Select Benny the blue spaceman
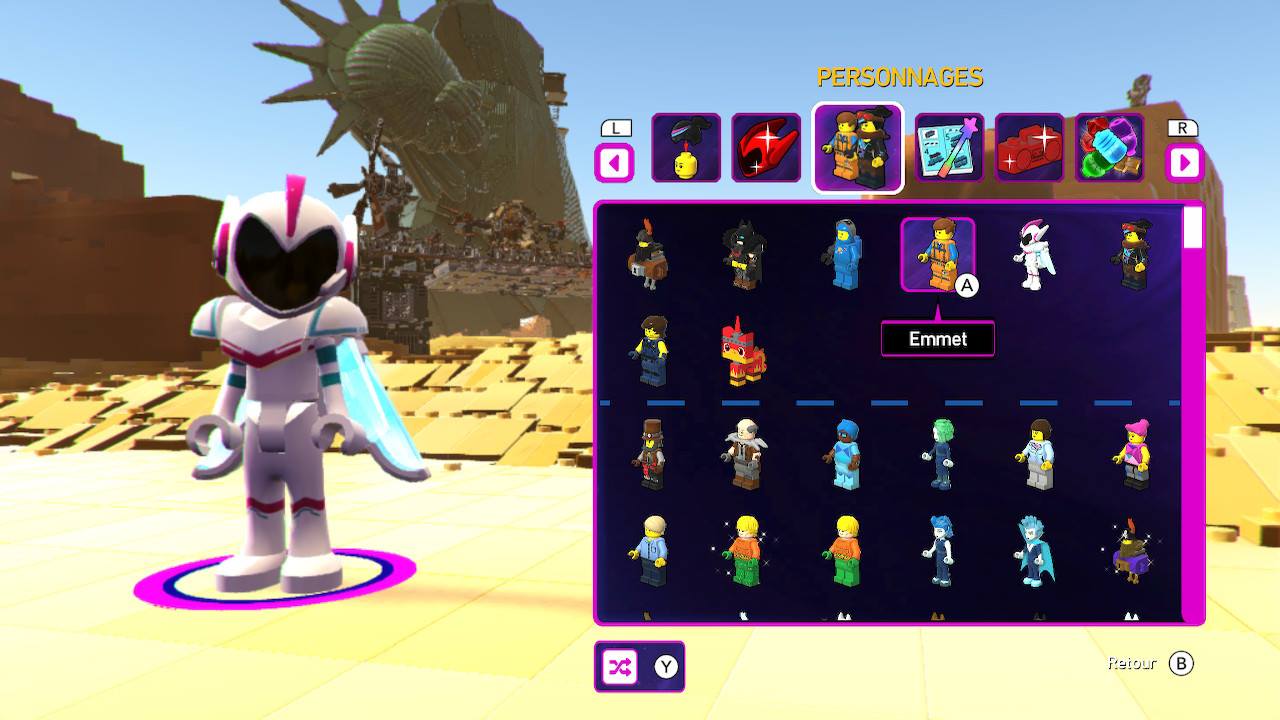The image size is (1280, 720). pyautogui.click(x=841, y=255)
